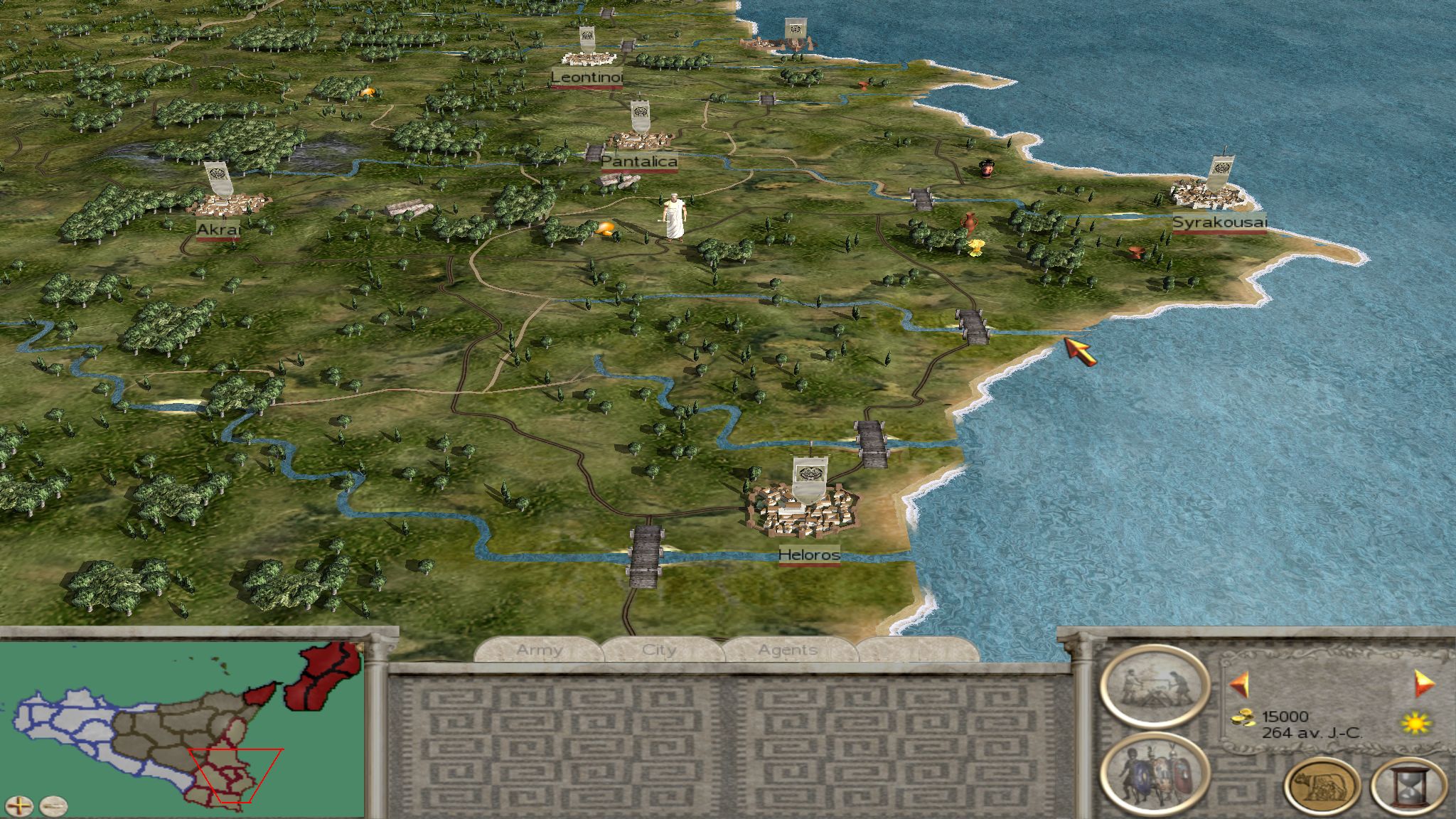Screen dimensions: 1456x819
Task: Choose the Pantalica settlement label
Action: (x=639, y=161)
